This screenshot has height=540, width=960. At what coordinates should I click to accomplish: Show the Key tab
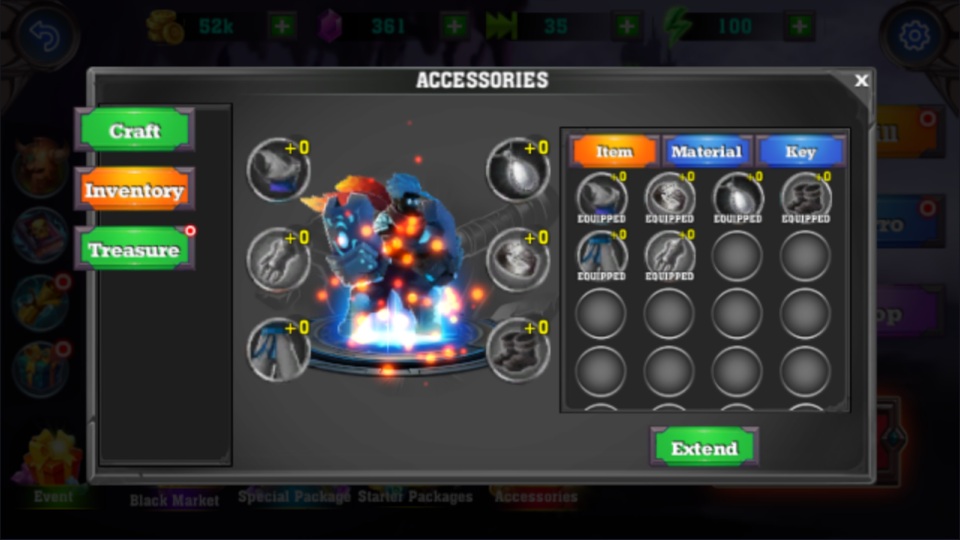point(800,151)
